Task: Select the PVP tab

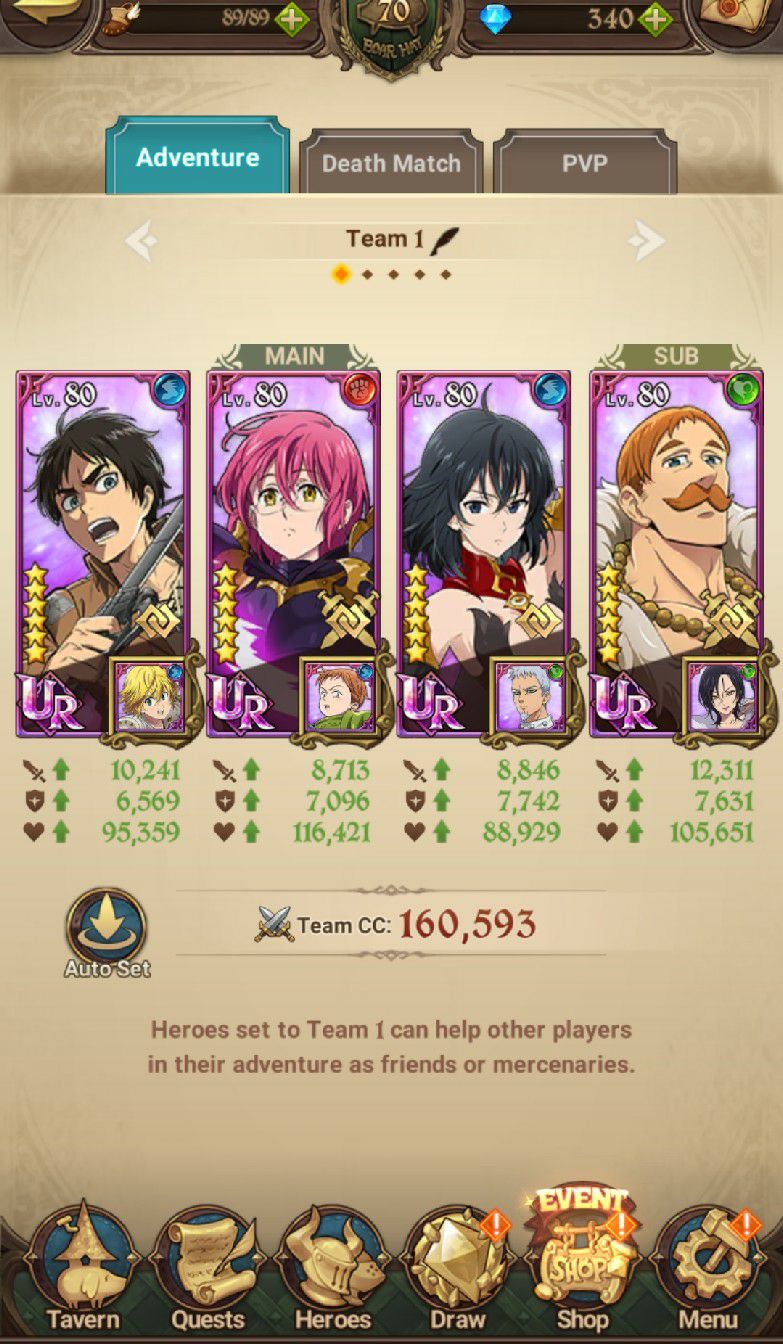Action: pos(584,163)
